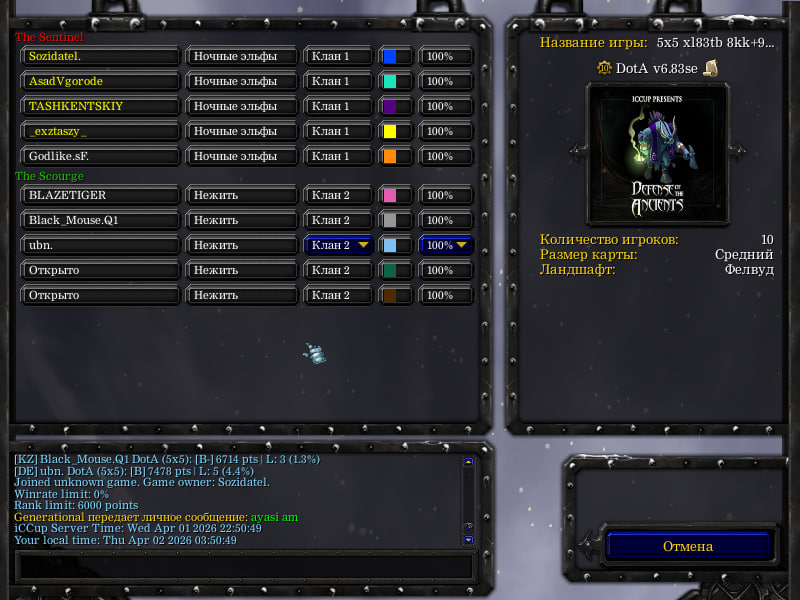
Task: Select player slot _exztaszy_
Action: tap(100, 131)
